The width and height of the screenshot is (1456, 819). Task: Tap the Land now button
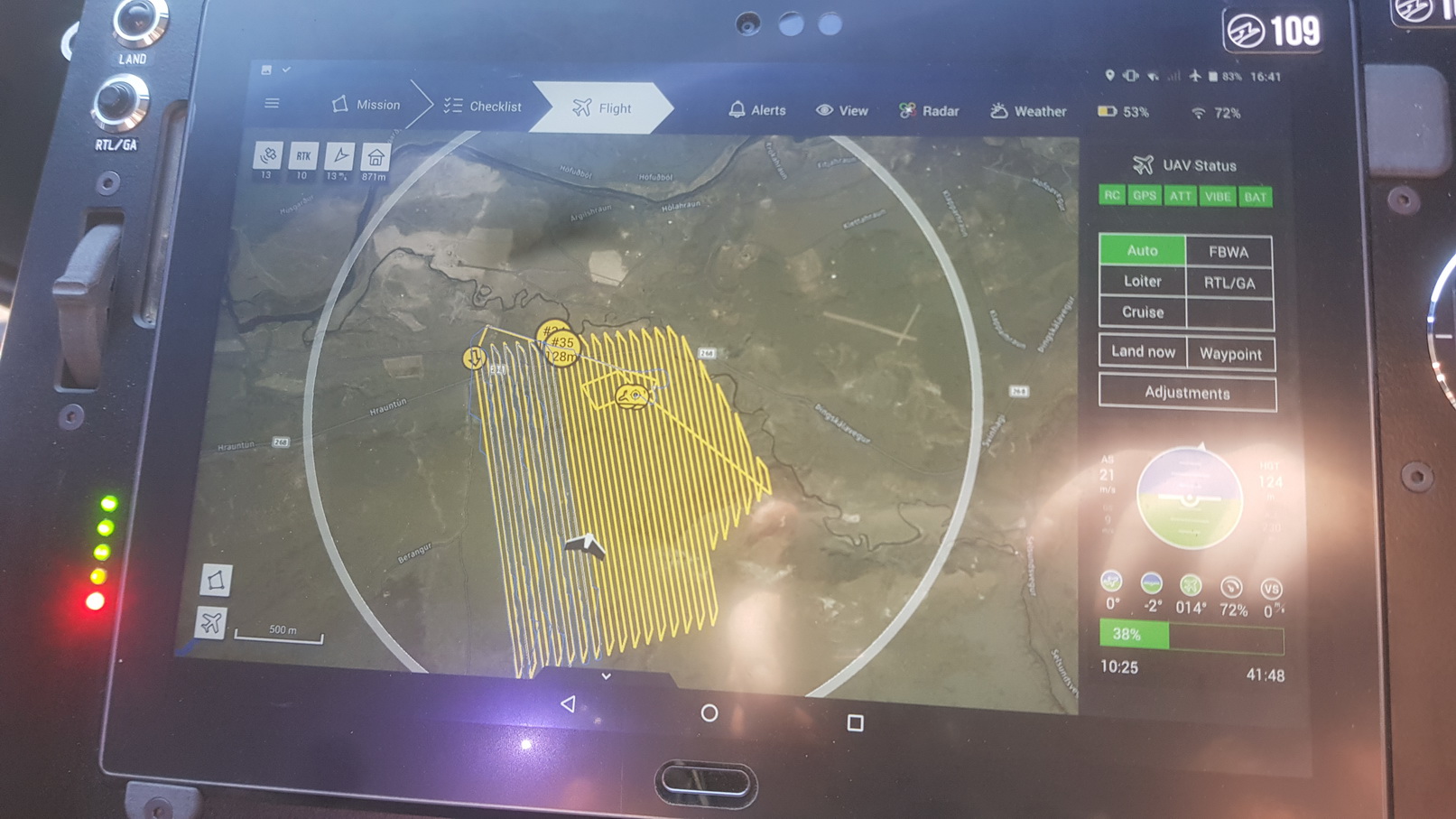(1143, 352)
